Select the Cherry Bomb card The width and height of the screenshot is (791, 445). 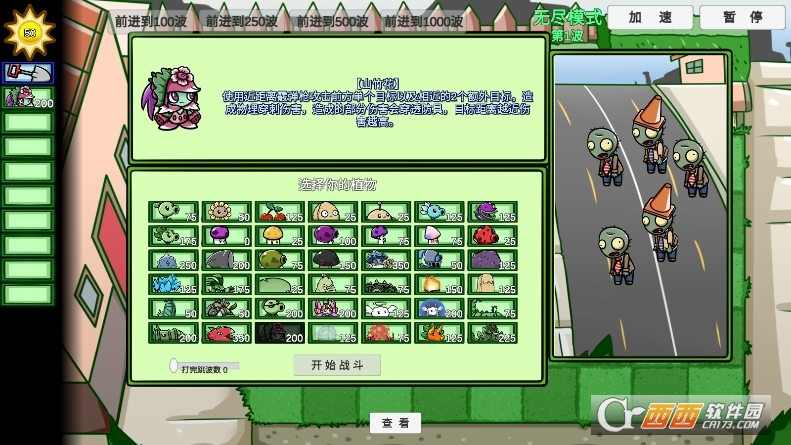pyautogui.click(x=280, y=212)
